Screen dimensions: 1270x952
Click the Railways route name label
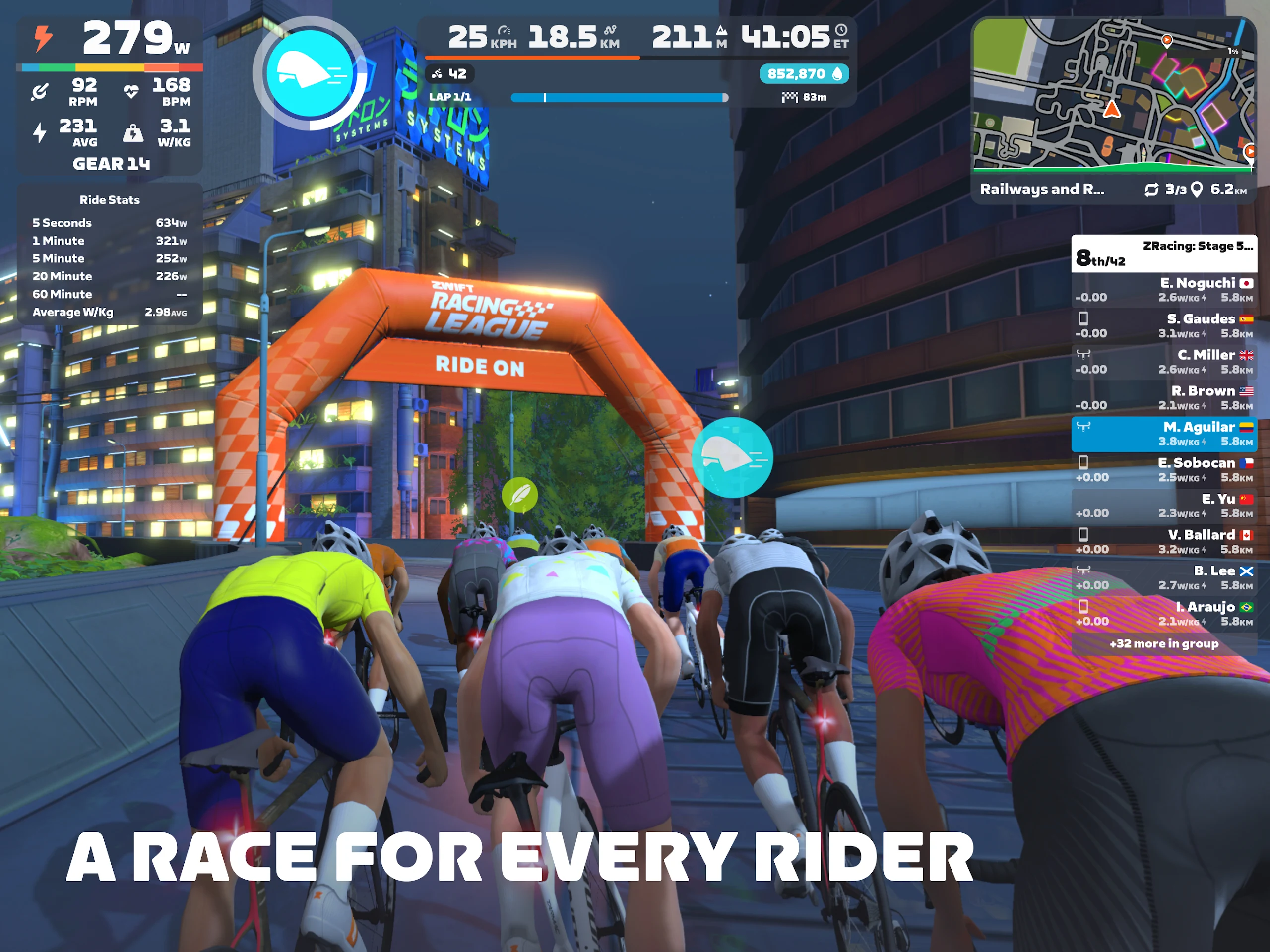1041,190
